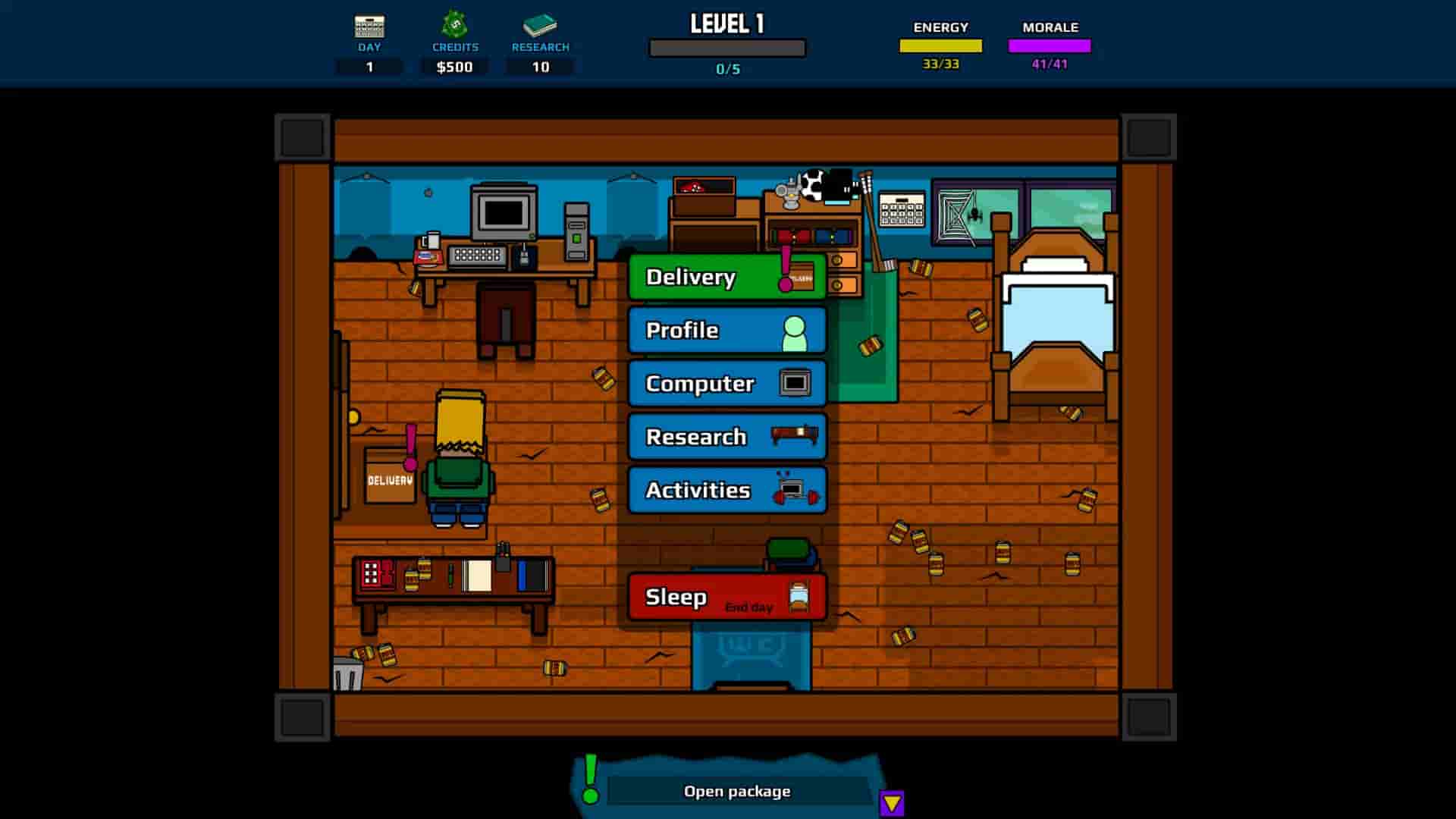Click the TV icon on the Activities button
Image resolution: width=1456 pixels, height=819 pixels.
pyautogui.click(x=793, y=490)
